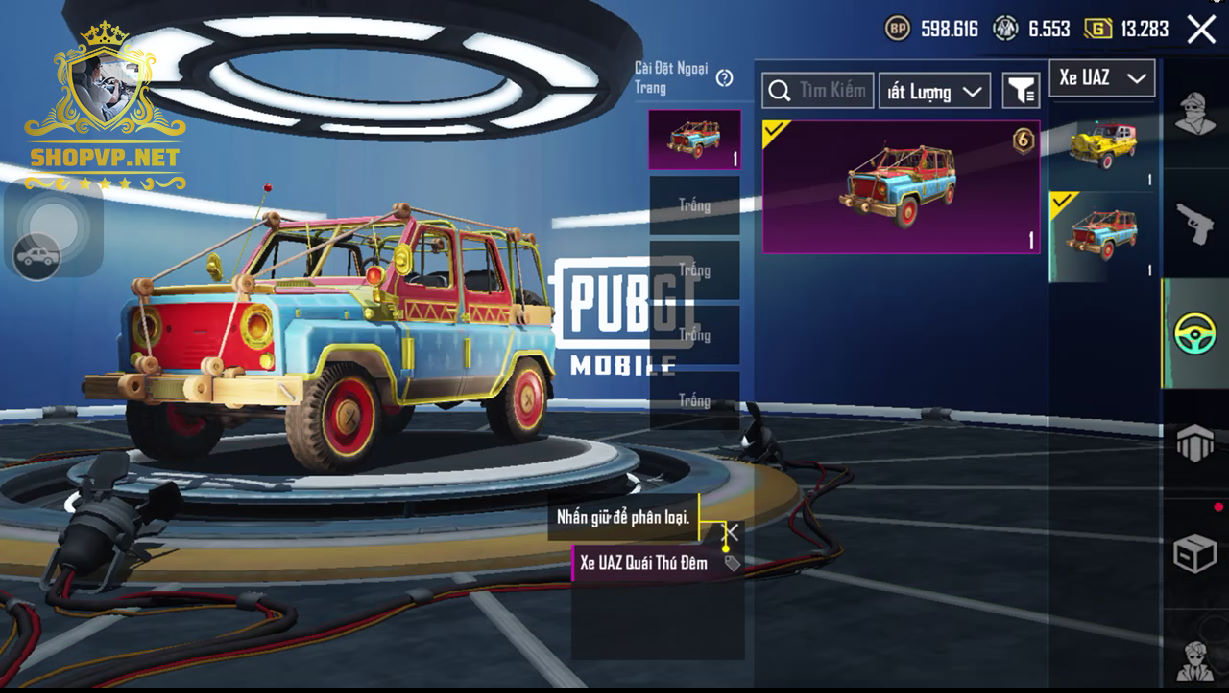Viewport: 1229px width, 693px height.
Task: Open the quality sort dropdown
Action: (x=934, y=92)
